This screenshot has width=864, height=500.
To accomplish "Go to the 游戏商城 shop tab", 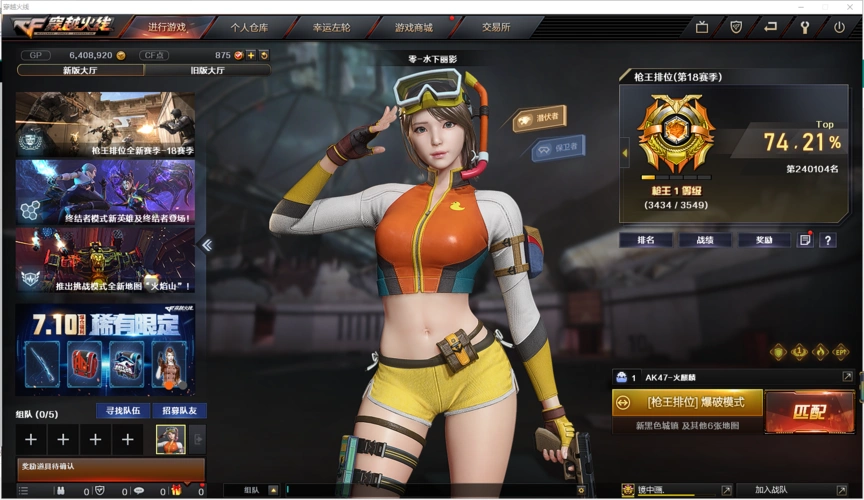I will coord(414,27).
